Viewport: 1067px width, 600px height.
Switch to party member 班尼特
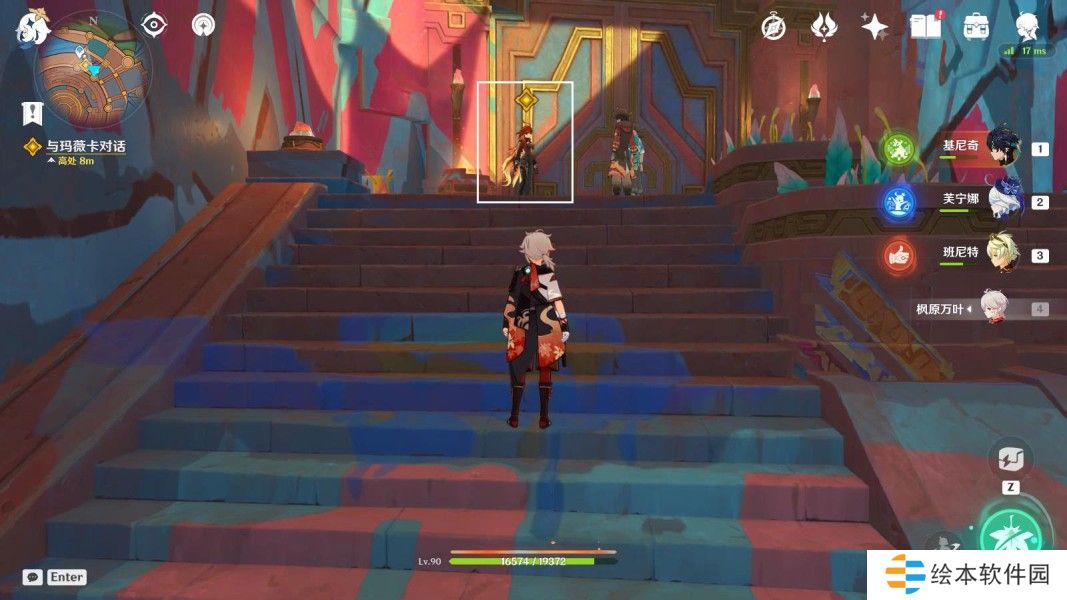tap(1002, 255)
